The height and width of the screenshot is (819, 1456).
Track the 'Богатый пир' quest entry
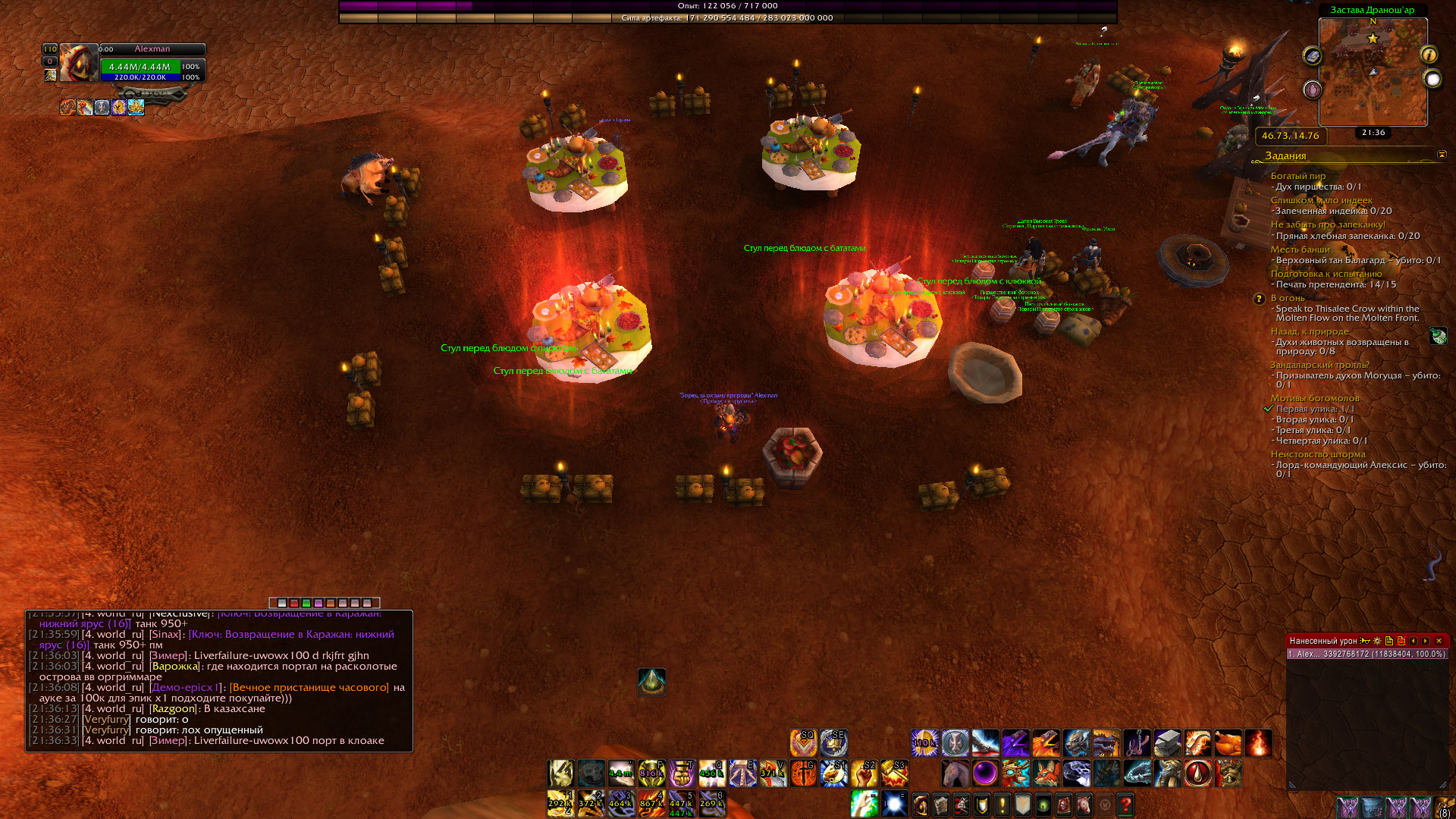click(x=1298, y=176)
